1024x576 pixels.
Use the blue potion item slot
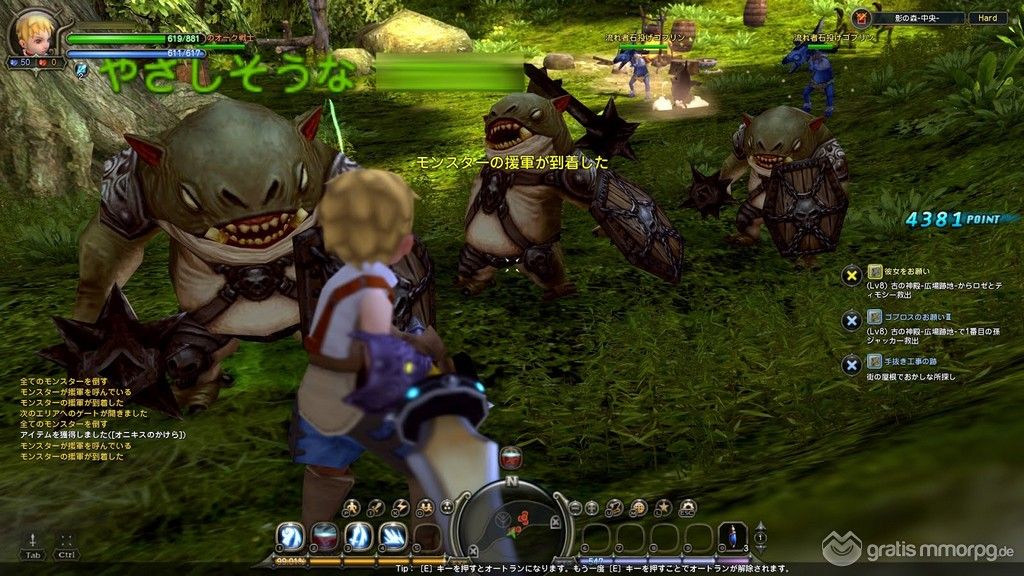733,536
